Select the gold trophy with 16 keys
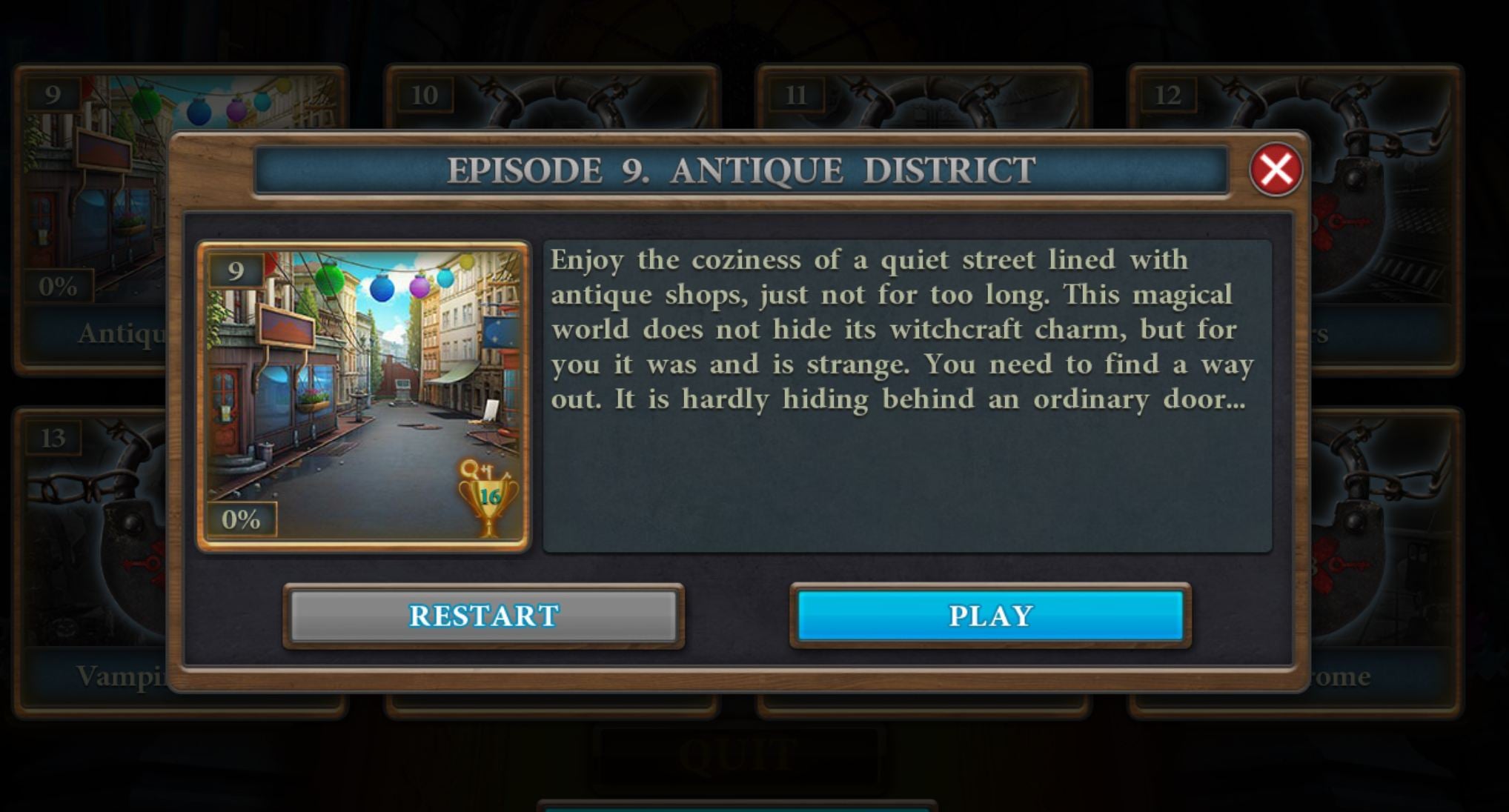This screenshot has height=812, width=1509. (x=488, y=498)
